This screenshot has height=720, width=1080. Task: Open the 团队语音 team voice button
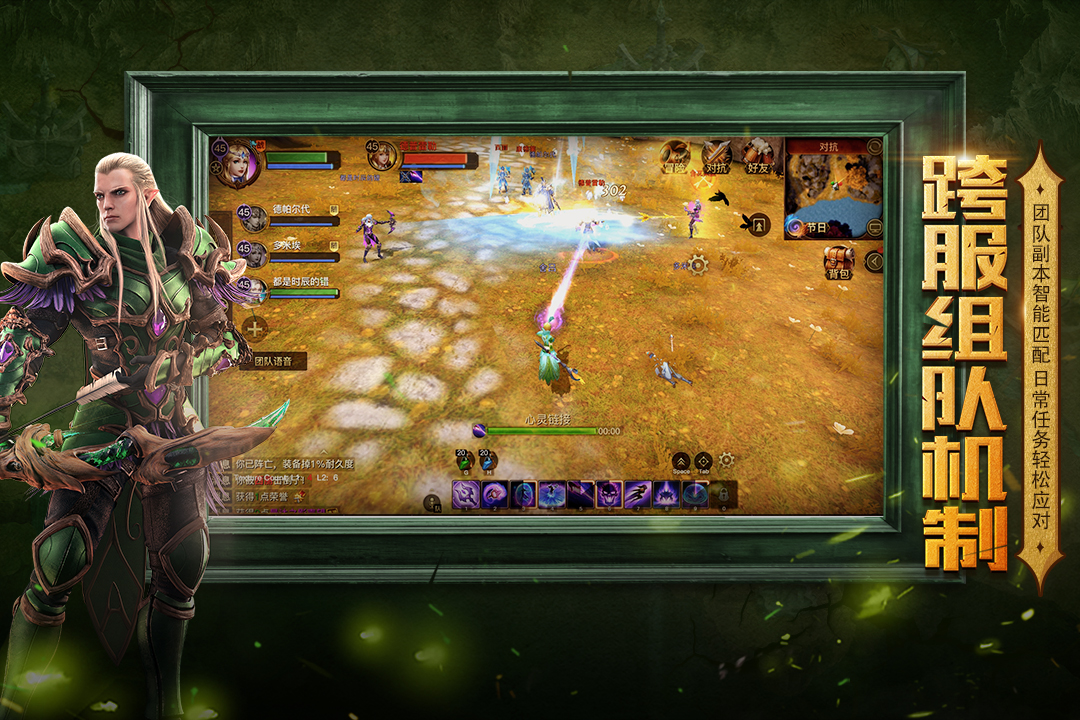(272, 362)
